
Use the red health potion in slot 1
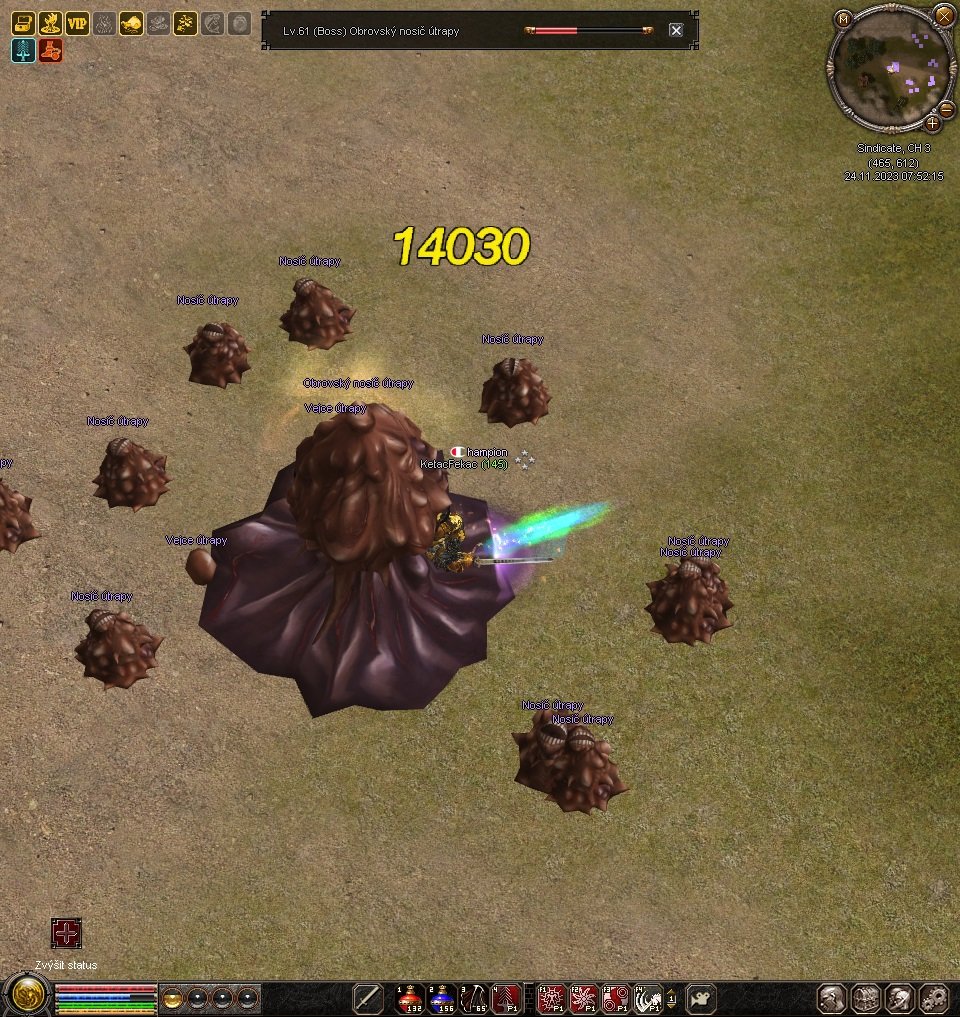410,998
